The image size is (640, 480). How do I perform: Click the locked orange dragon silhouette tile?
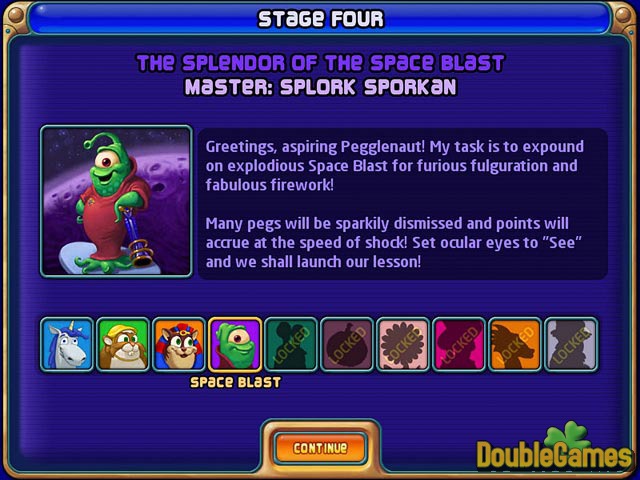click(x=515, y=345)
